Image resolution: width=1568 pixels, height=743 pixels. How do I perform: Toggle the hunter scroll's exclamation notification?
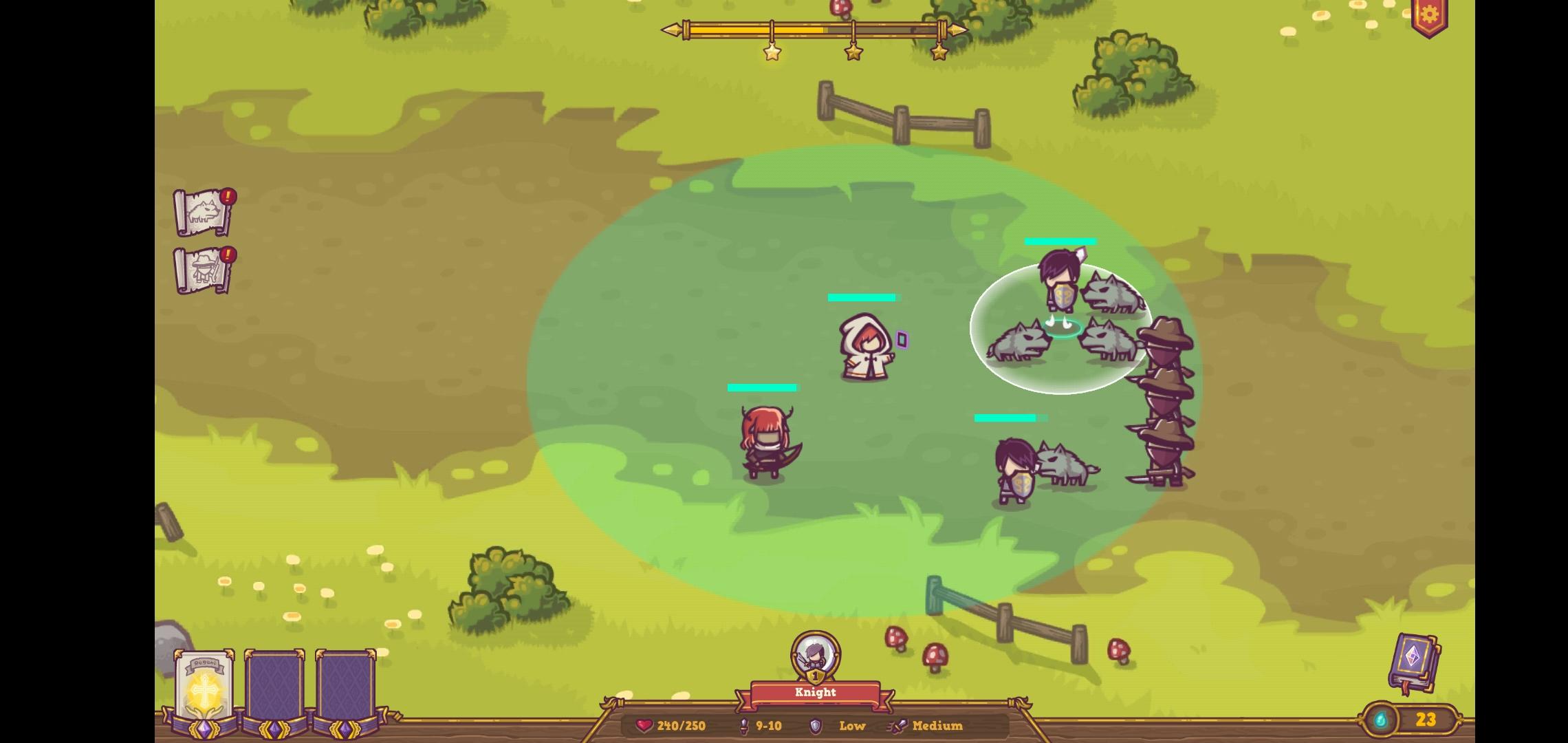(x=230, y=253)
